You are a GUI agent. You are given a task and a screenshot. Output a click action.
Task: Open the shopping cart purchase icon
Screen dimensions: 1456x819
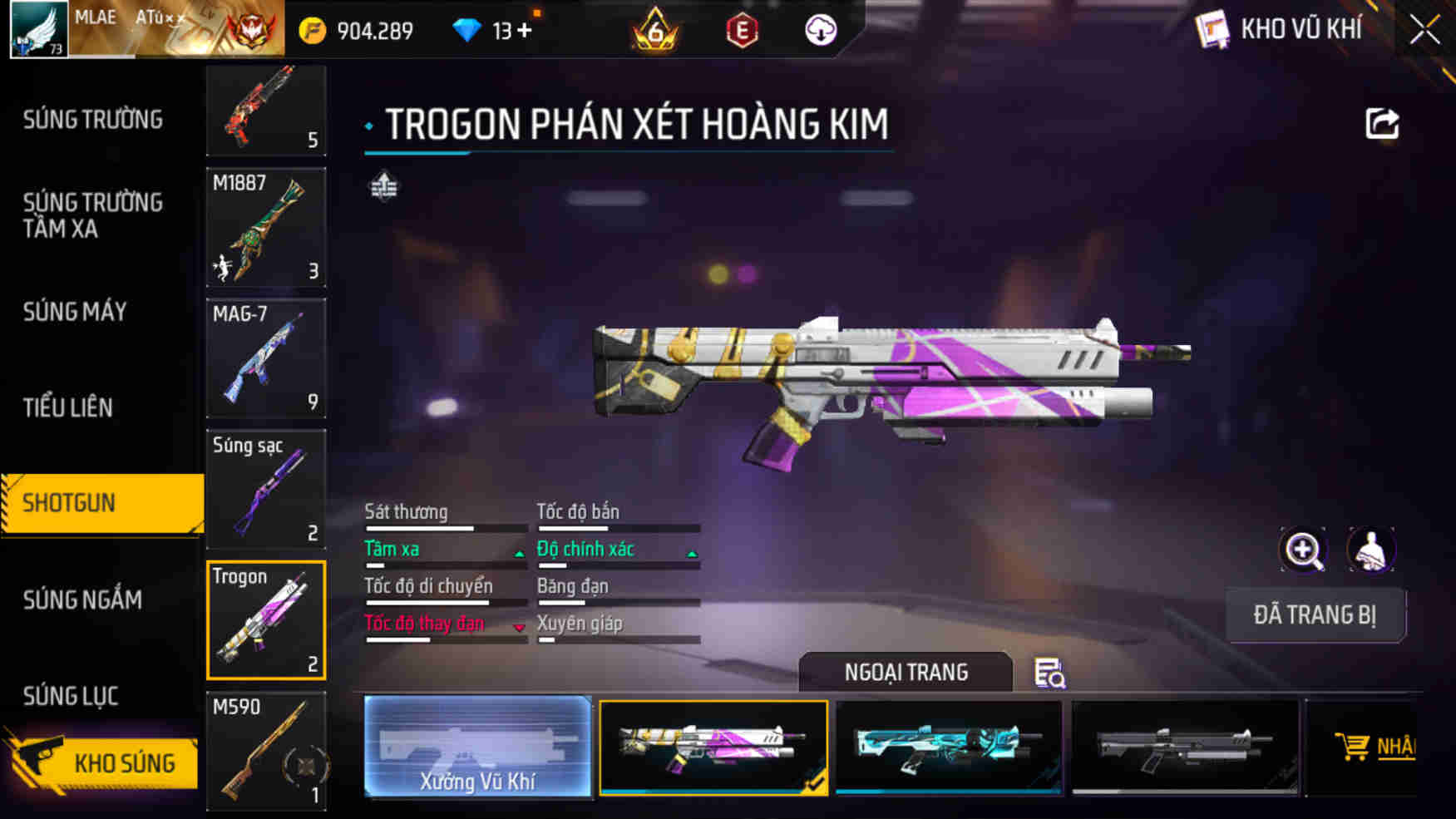[x=1354, y=746]
